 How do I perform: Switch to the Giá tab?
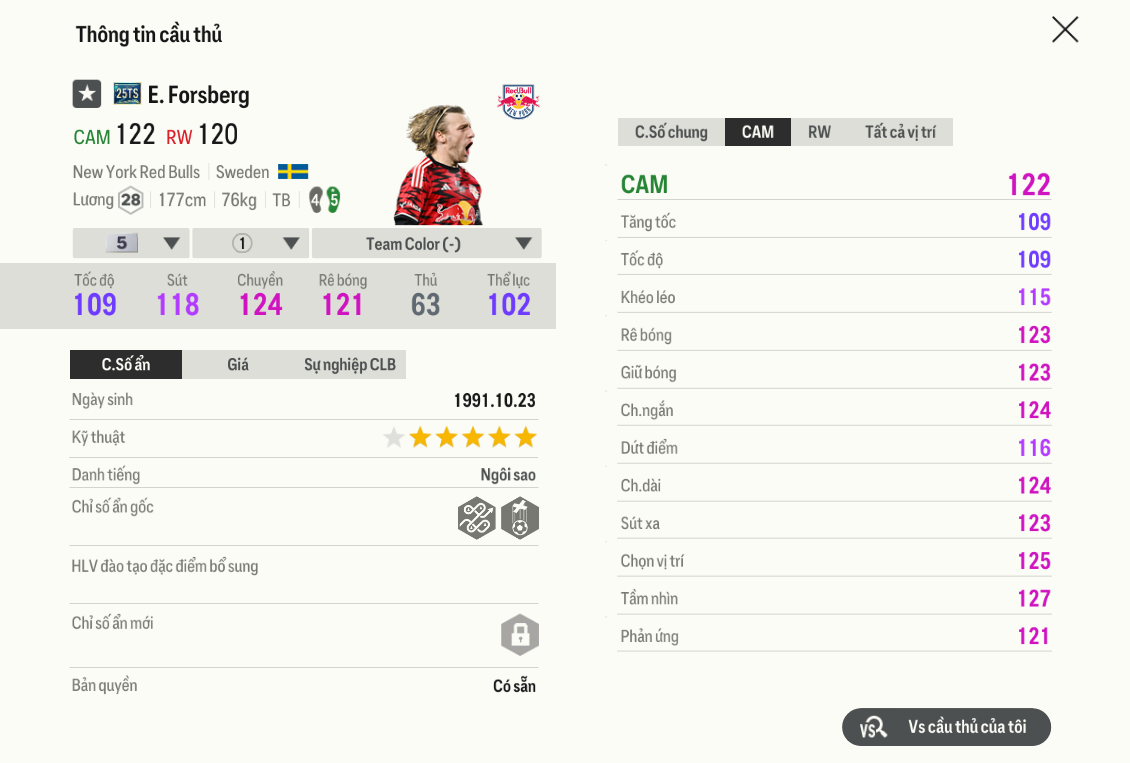238,364
